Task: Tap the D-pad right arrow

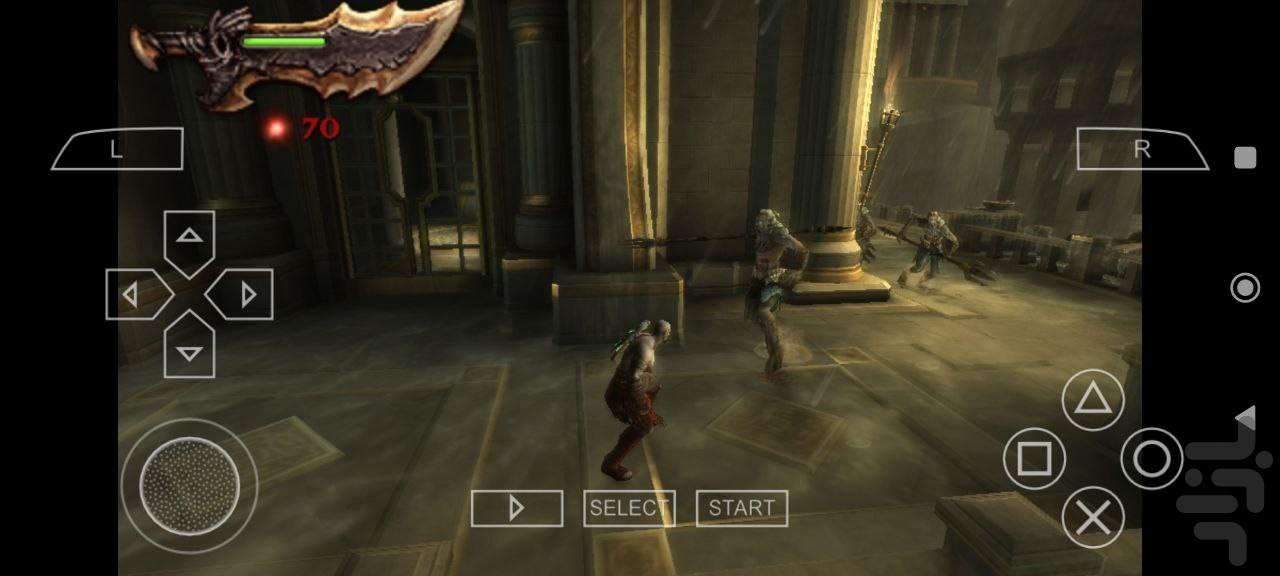Action: [x=243, y=295]
